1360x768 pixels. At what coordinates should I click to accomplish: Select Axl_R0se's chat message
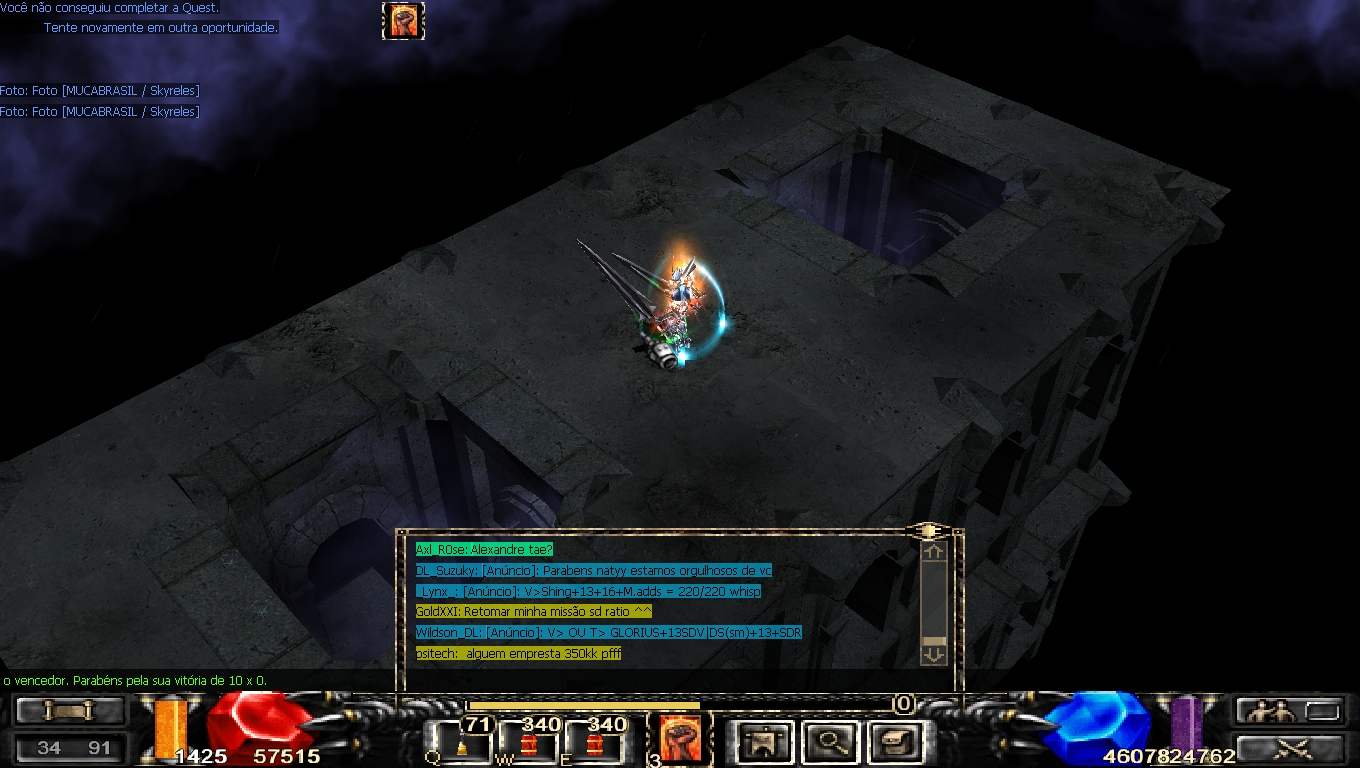[x=484, y=549]
